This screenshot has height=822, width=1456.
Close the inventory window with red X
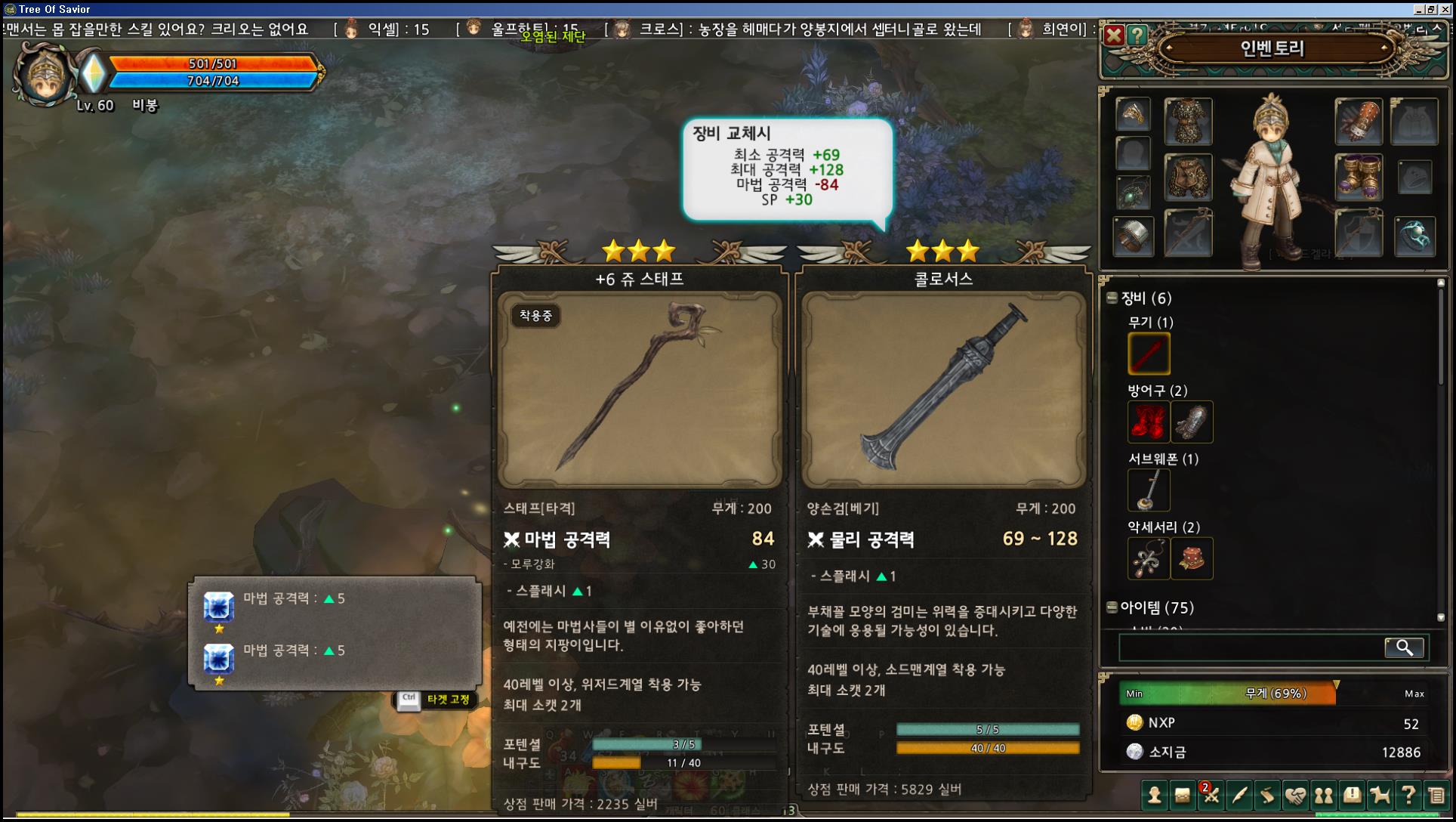[1112, 34]
